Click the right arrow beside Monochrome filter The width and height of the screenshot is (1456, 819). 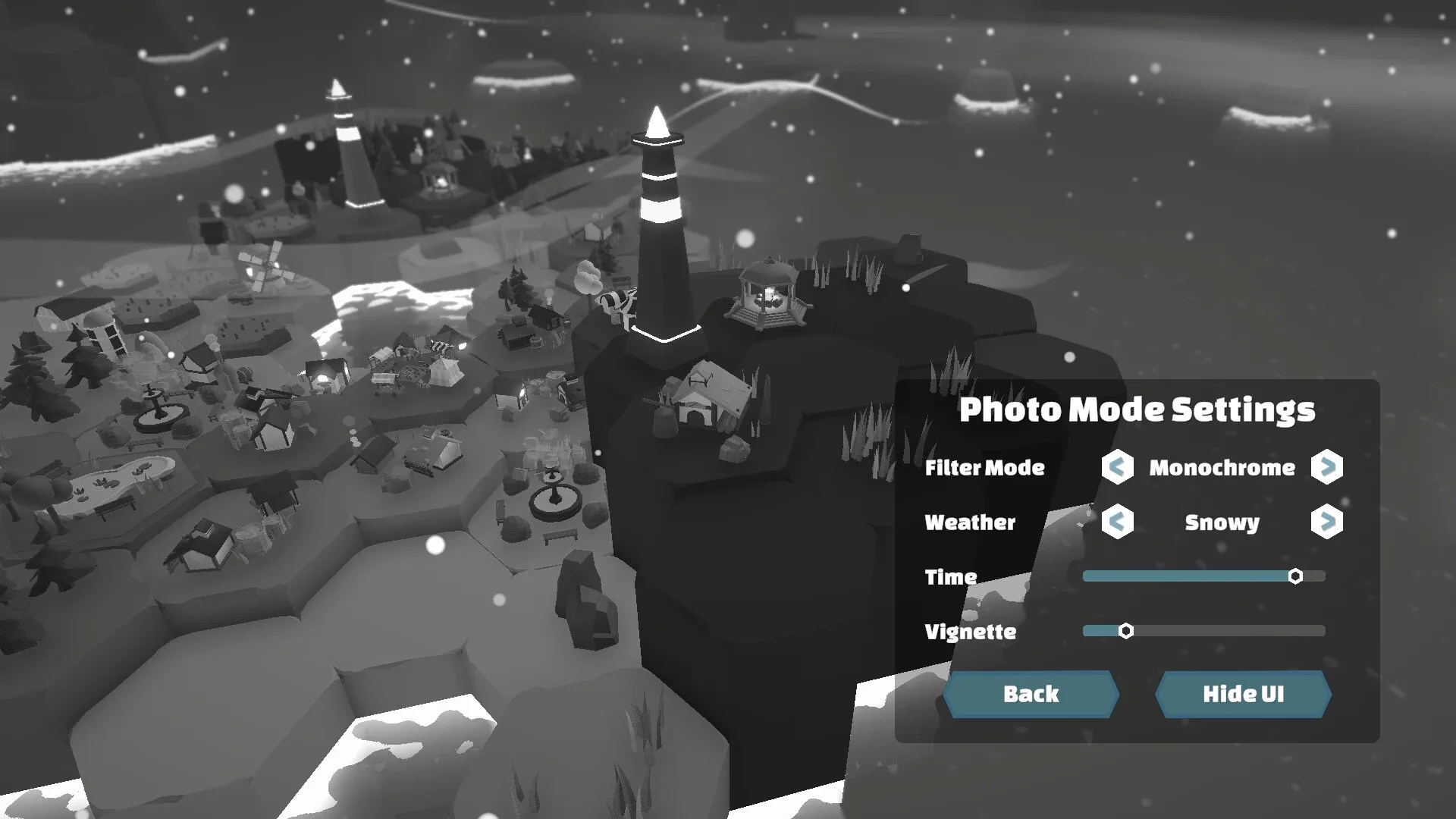pyautogui.click(x=1327, y=469)
